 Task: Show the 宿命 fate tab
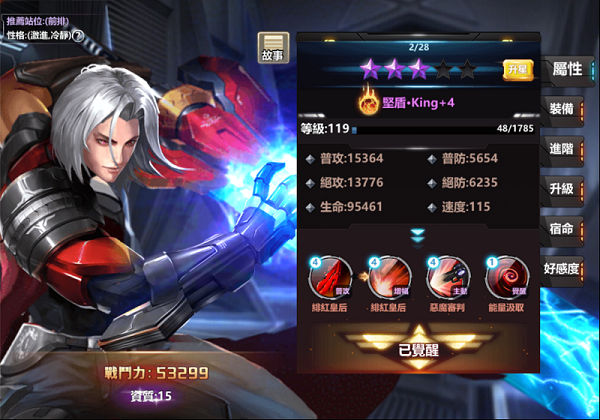pos(561,229)
